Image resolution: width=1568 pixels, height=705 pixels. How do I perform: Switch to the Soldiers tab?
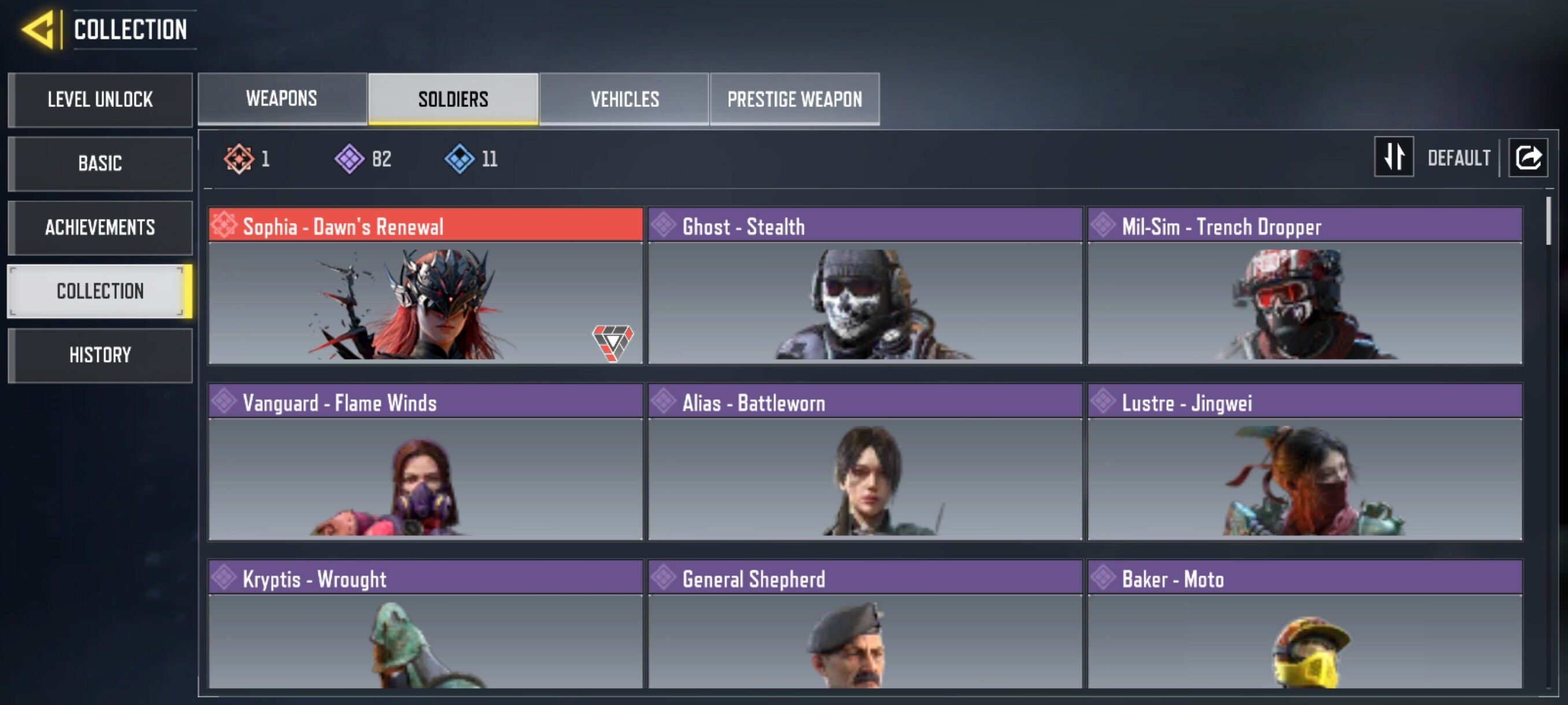[453, 99]
